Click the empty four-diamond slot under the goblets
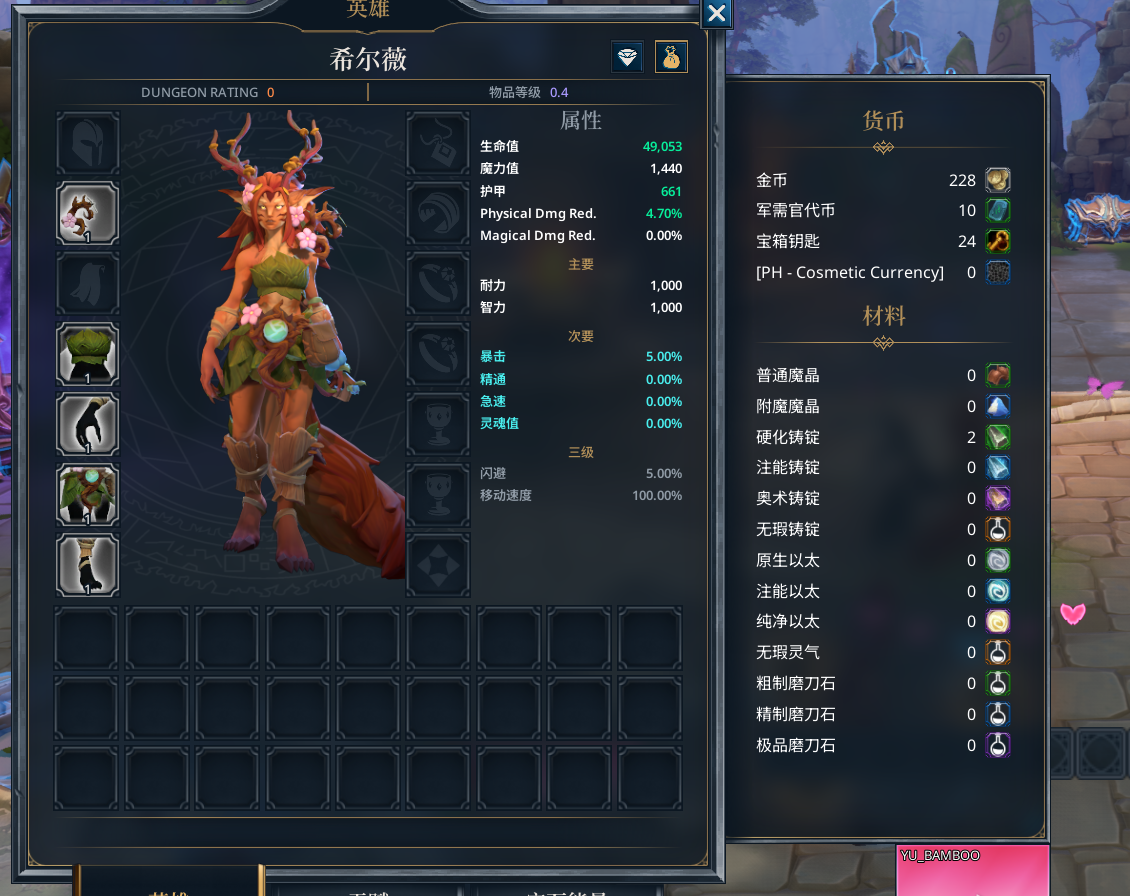1130x896 pixels. click(438, 565)
